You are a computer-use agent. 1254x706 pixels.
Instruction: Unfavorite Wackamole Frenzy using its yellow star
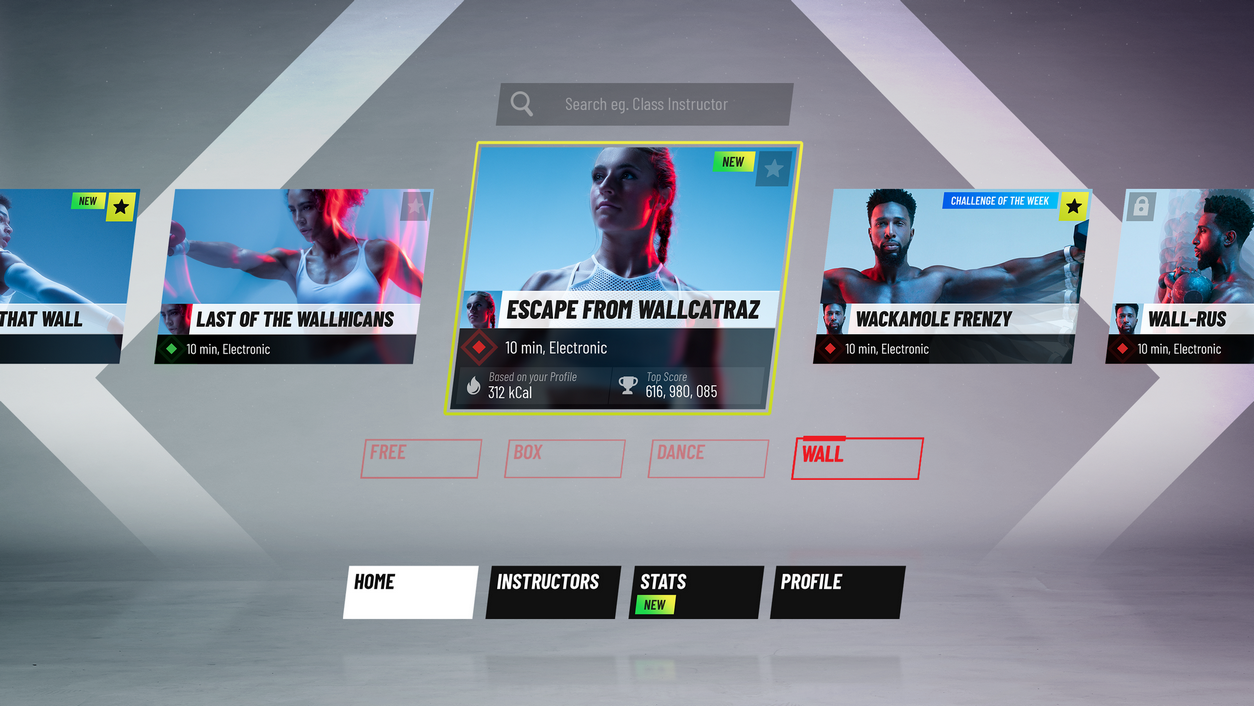click(x=1073, y=206)
